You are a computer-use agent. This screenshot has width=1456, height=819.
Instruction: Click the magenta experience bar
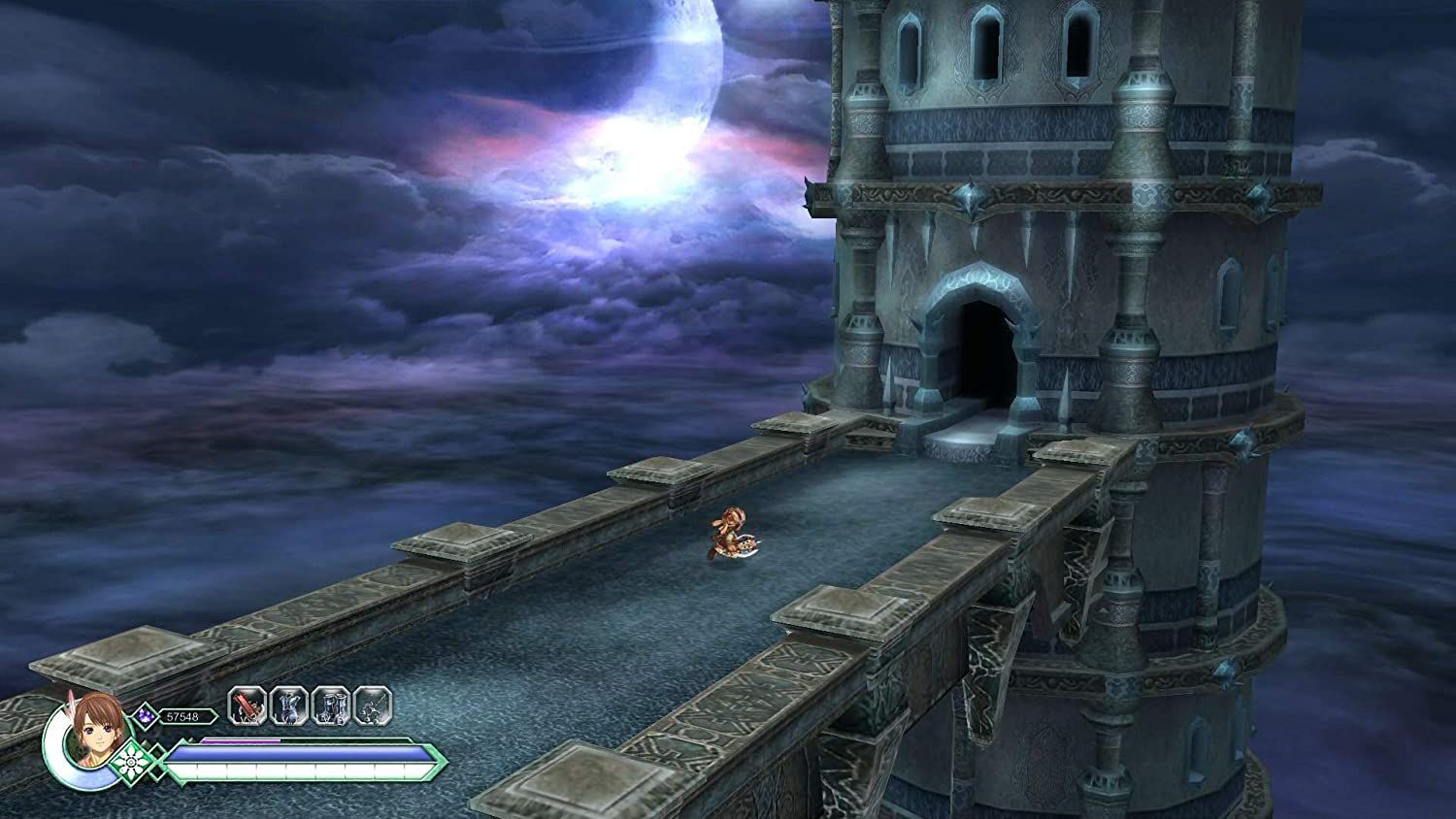coord(243,740)
